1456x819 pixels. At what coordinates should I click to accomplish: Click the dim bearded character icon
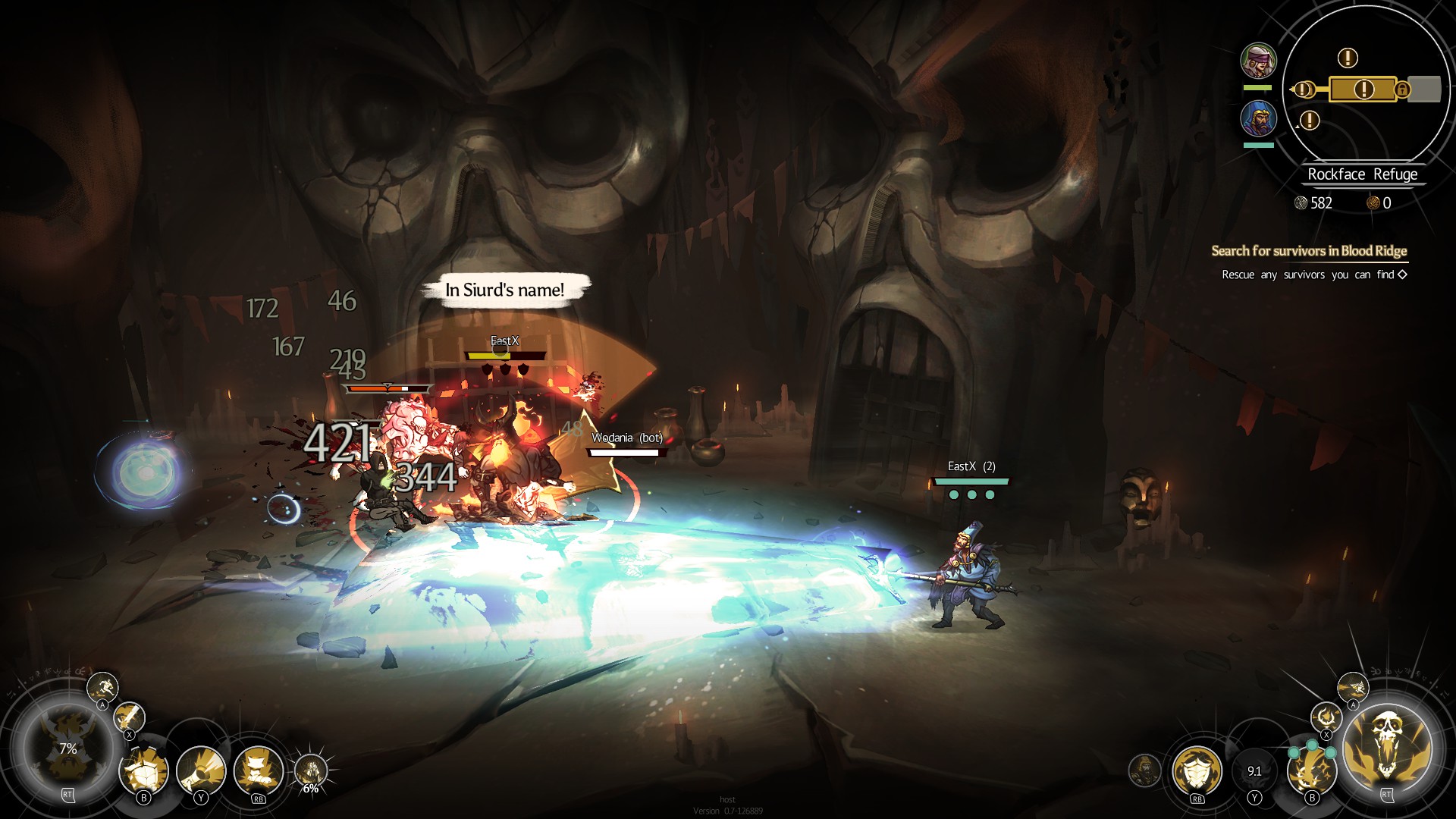point(1144,770)
